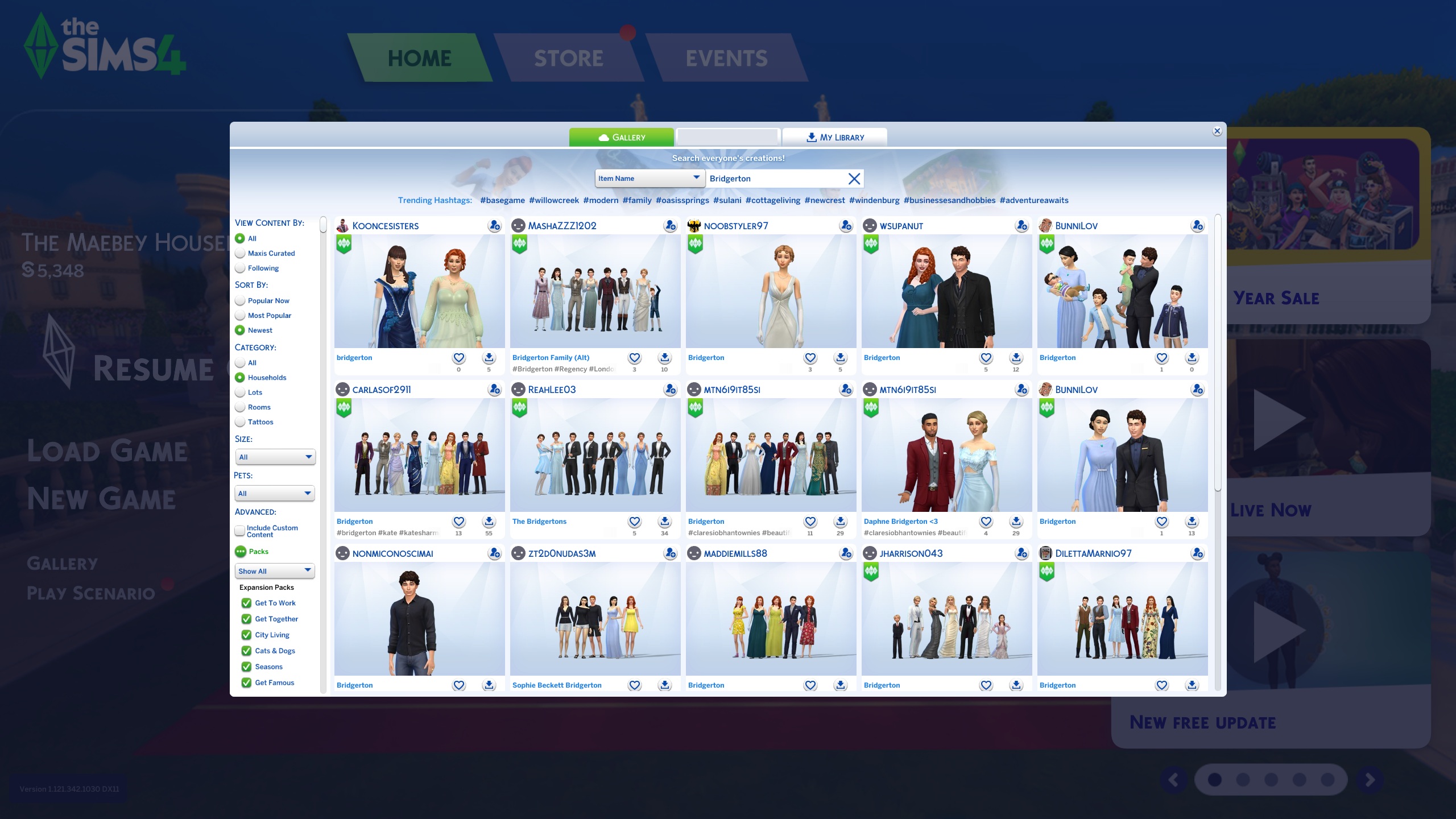Screen dimensions: 1456x819
Task: Favorite the bridgerton household by KOONCESISTERS
Action: pos(458,357)
